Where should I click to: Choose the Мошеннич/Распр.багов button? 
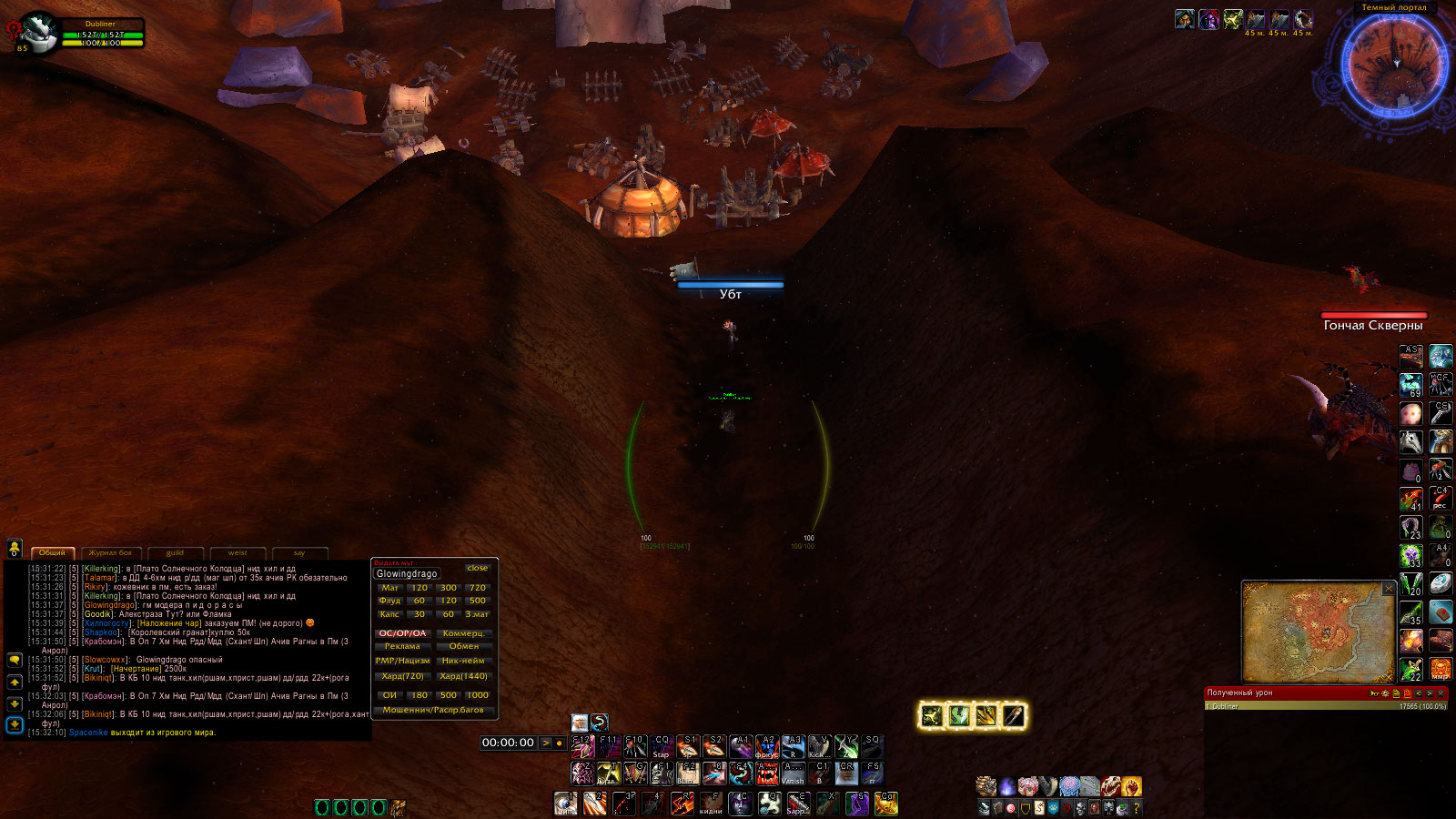(433, 710)
